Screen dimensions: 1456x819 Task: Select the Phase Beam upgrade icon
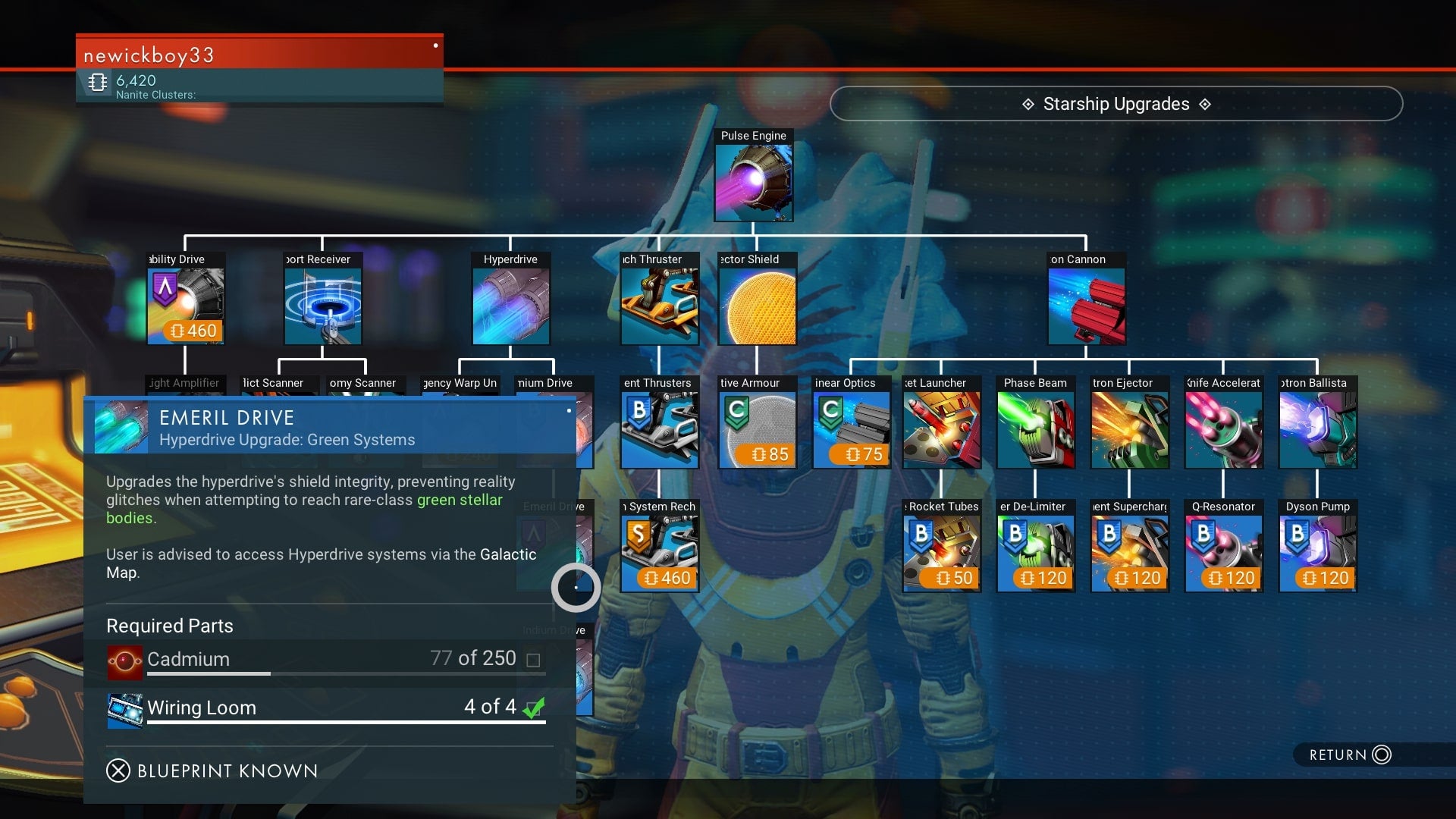(x=1035, y=428)
